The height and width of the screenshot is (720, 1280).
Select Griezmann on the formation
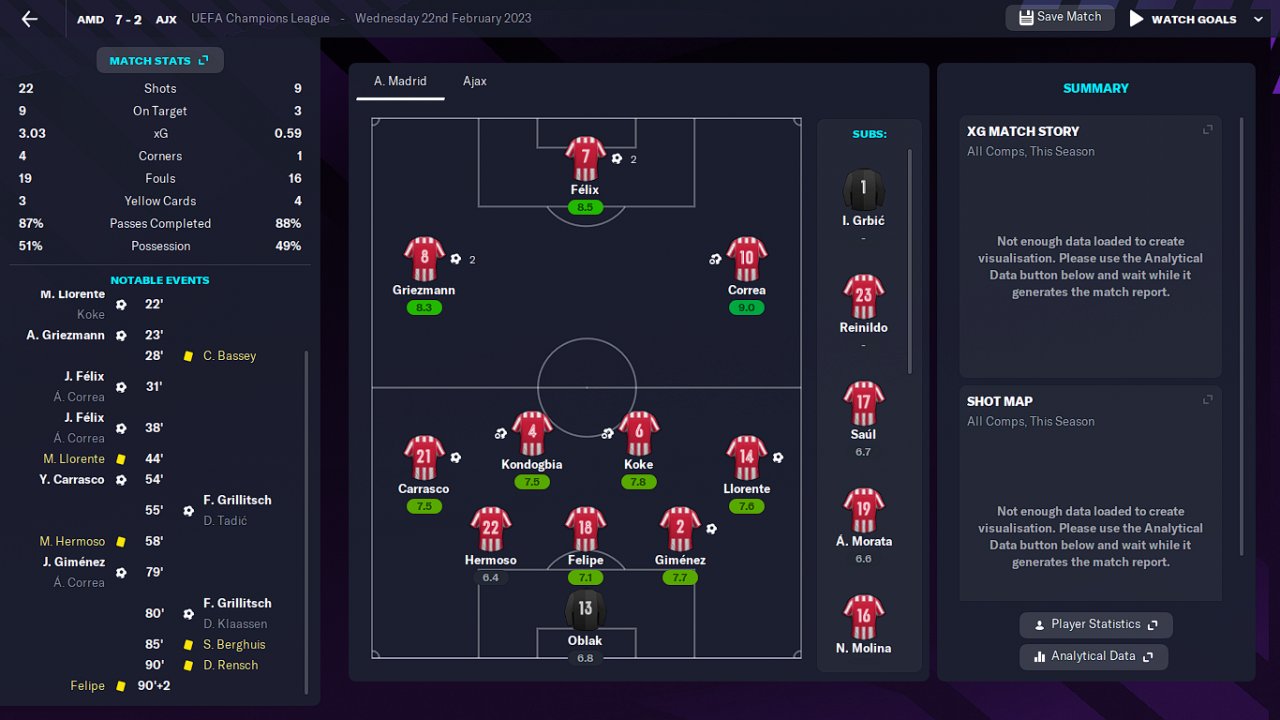[424, 259]
